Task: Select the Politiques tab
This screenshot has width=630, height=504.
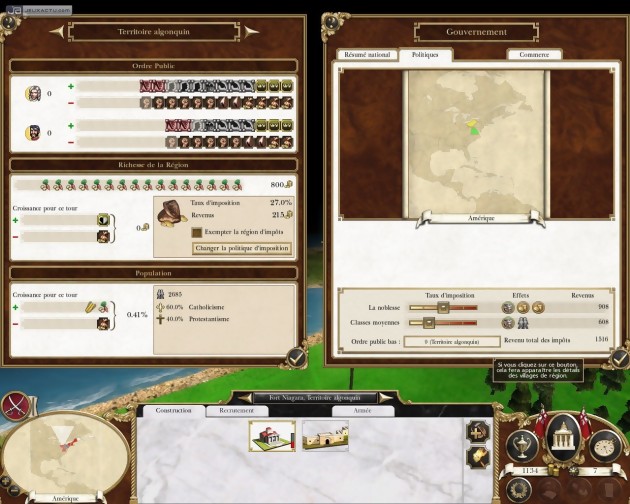Action: click(424, 55)
